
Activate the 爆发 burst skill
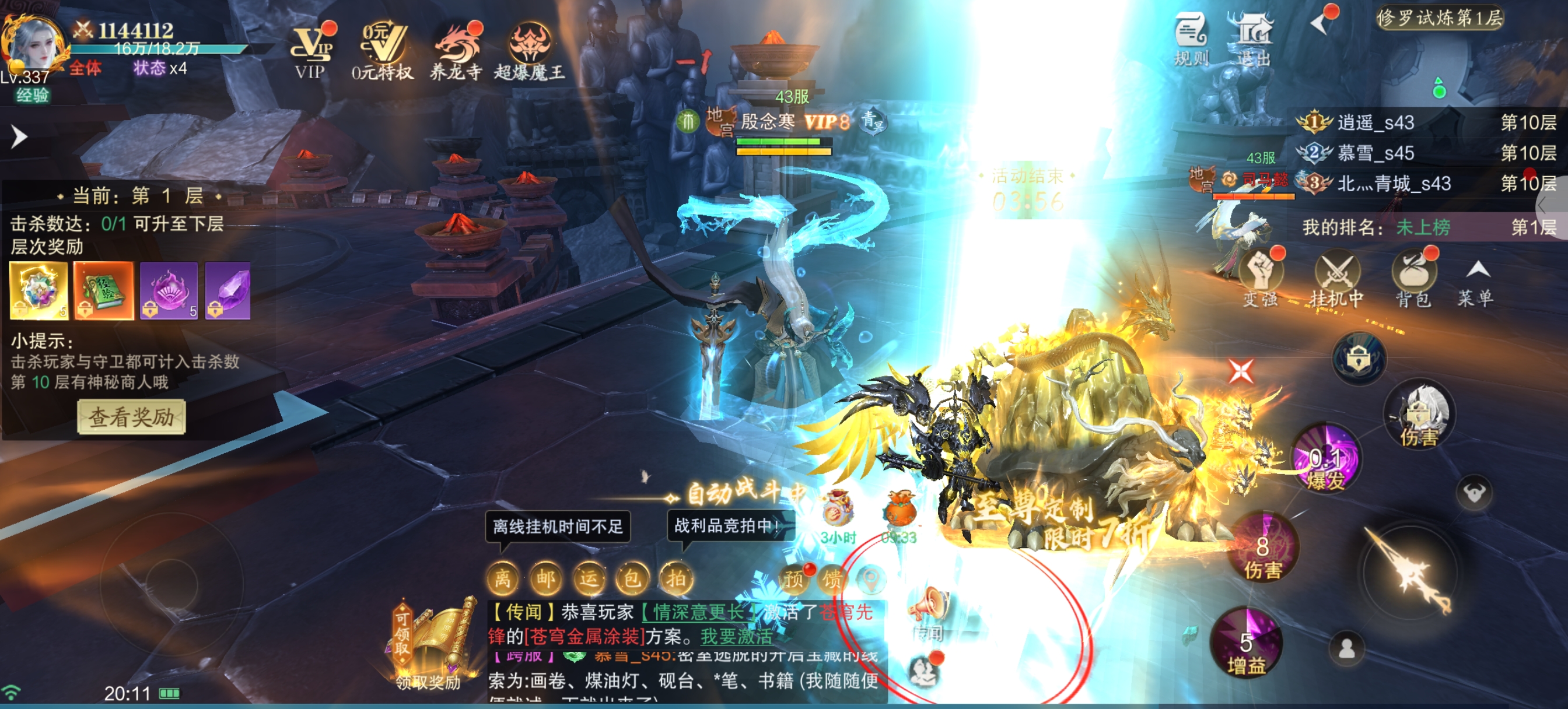point(1326,459)
